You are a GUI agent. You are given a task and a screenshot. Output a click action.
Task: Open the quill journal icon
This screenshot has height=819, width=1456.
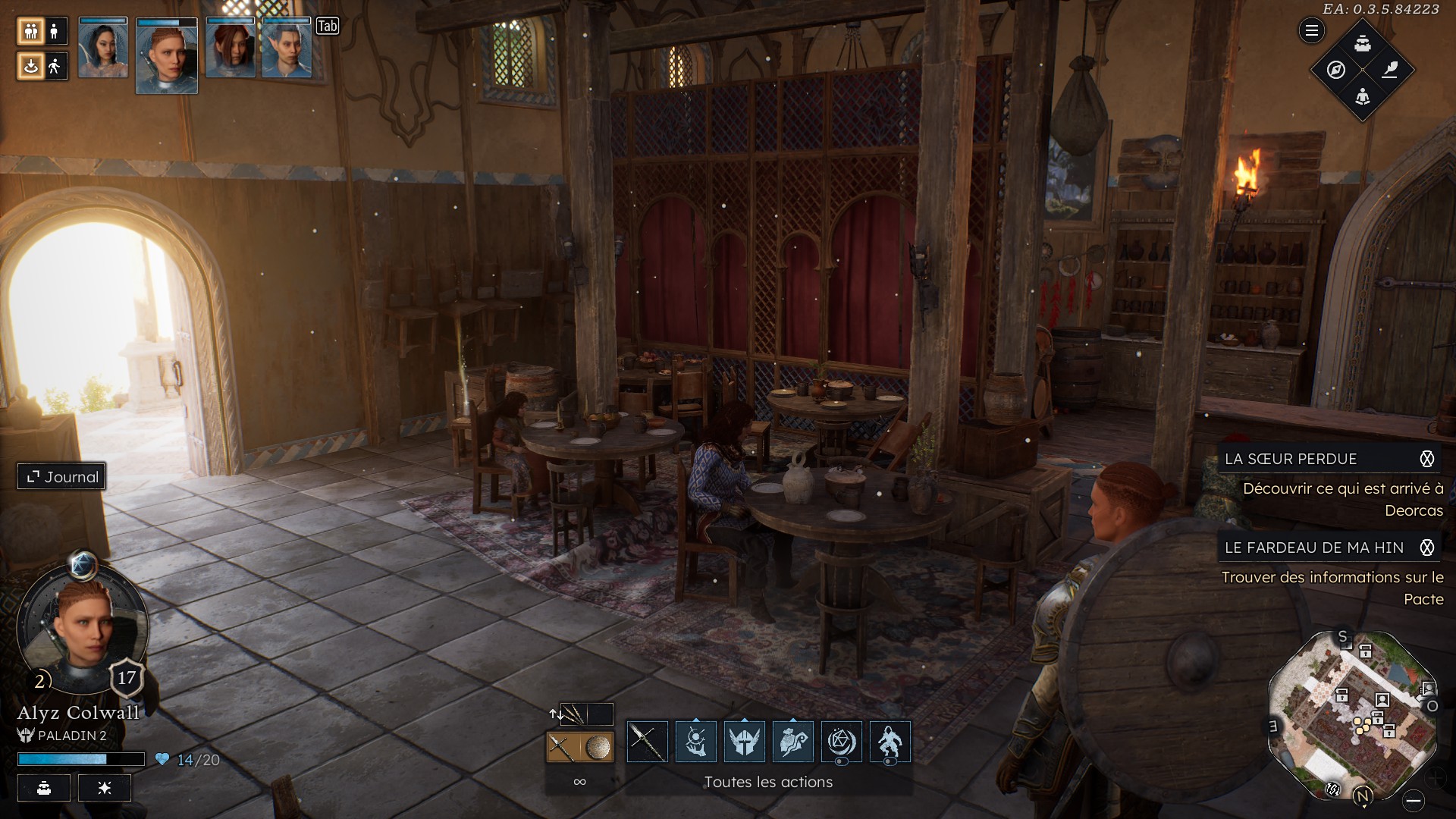tap(1390, 70)
